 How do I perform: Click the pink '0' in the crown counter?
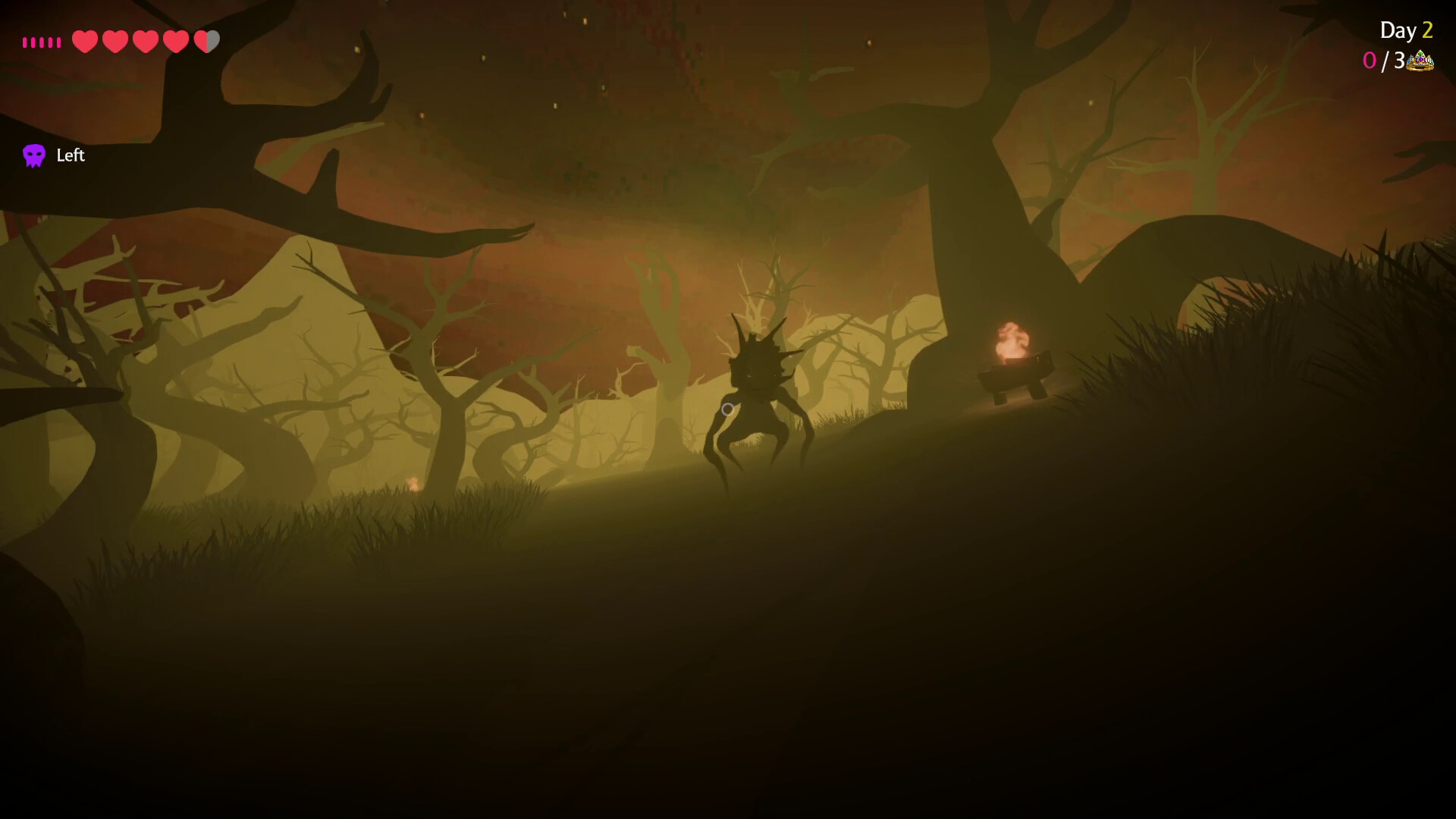coord(1370,60)
